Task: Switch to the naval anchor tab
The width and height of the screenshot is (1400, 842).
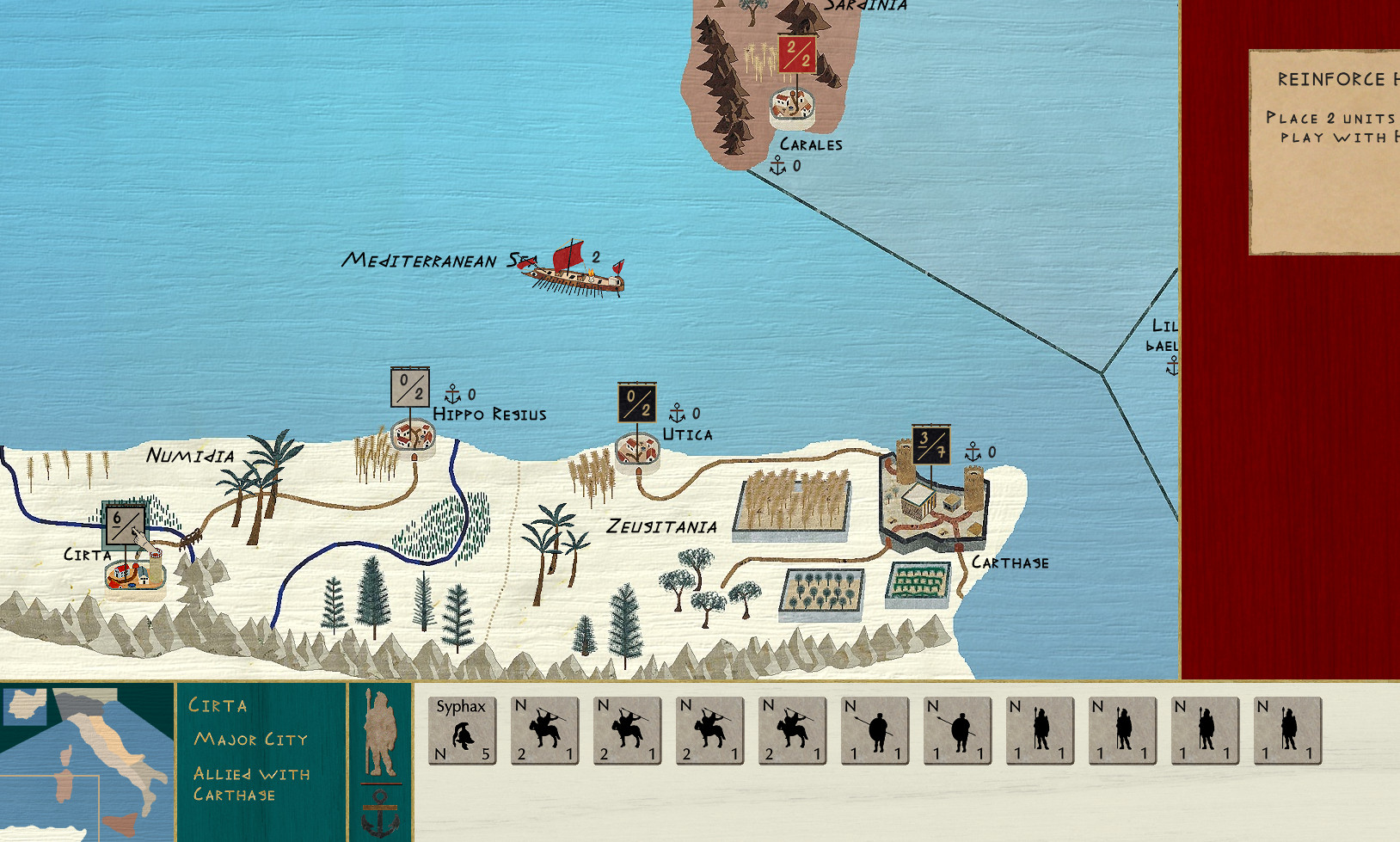Action: coord(380,813)
